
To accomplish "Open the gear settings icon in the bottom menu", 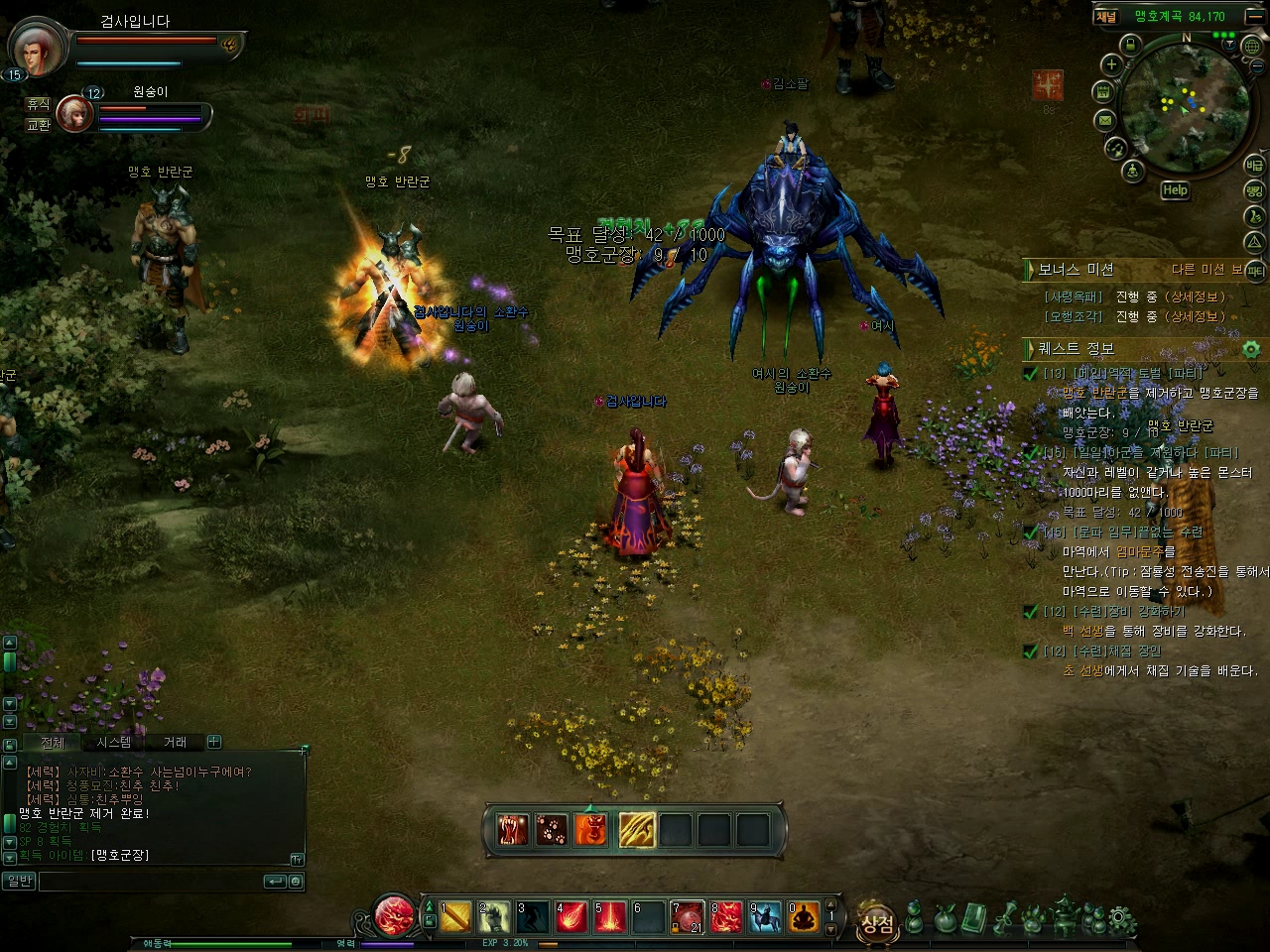I will click(x=1123, y=920).
